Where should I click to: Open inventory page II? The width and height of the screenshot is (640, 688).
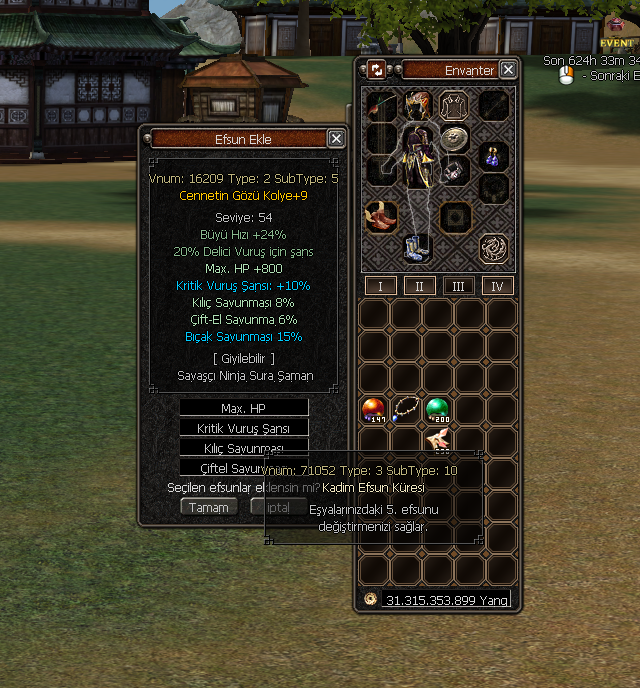[419, 286]
